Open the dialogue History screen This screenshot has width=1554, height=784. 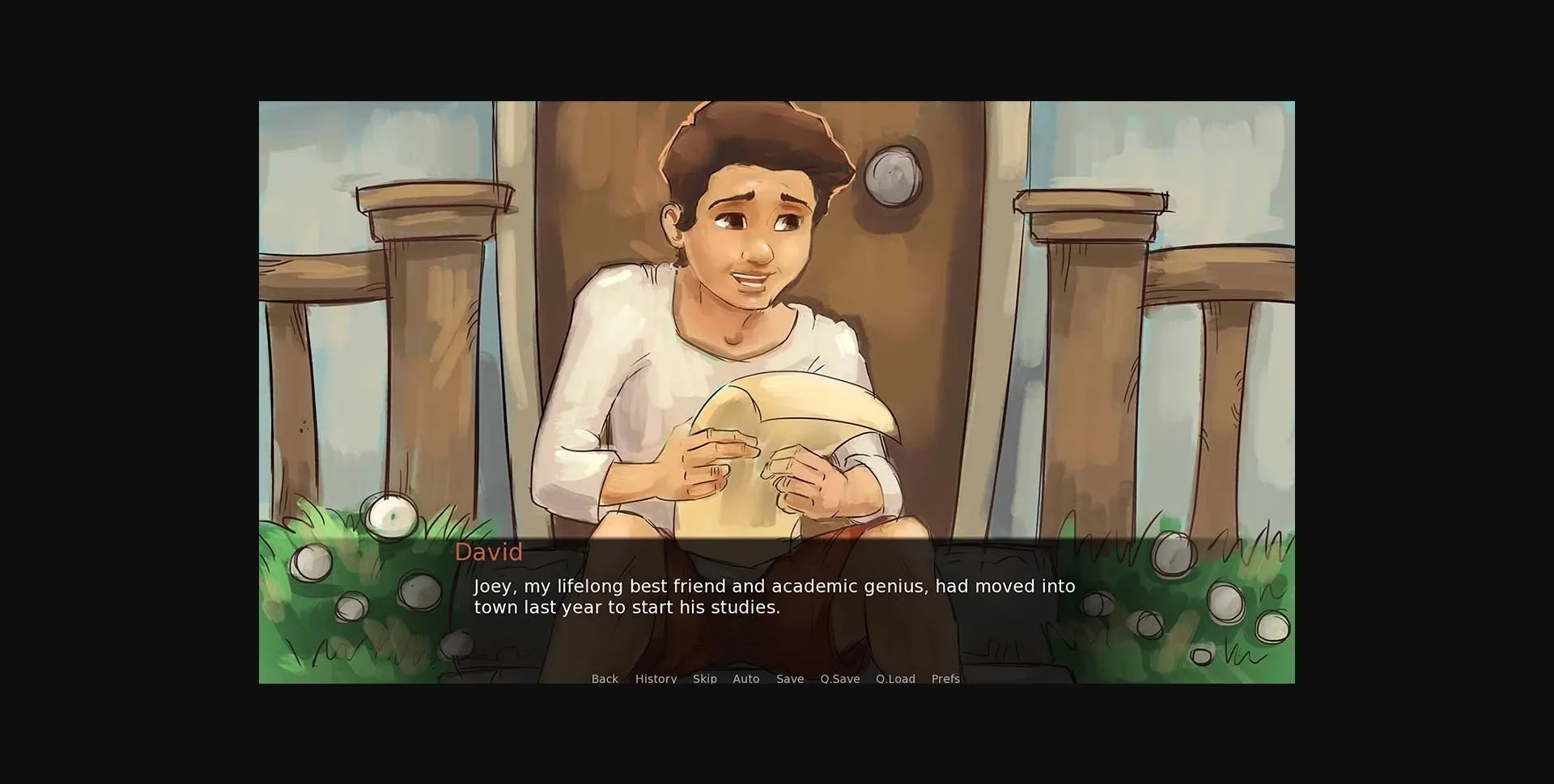(x=656, y=679)
